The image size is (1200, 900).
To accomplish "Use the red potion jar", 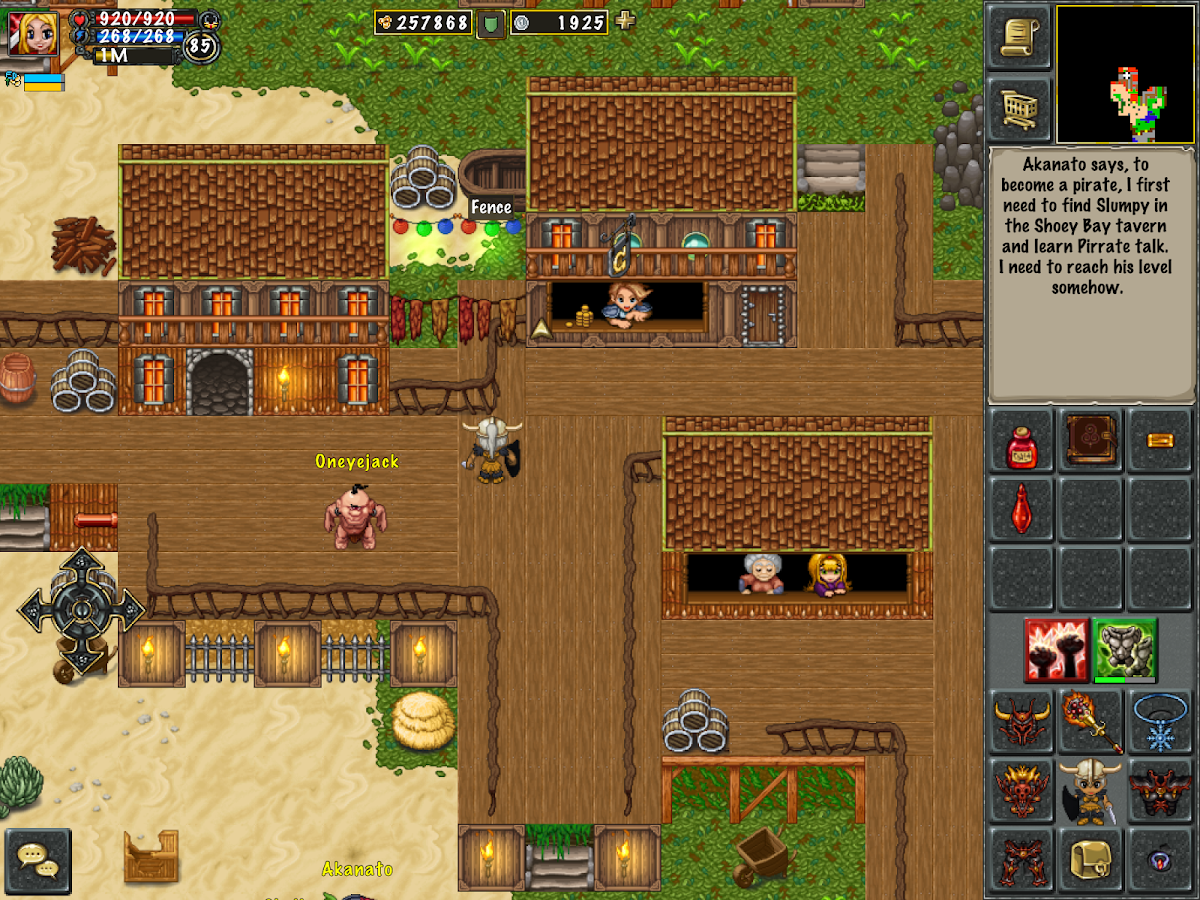I will pos(1021,442).
